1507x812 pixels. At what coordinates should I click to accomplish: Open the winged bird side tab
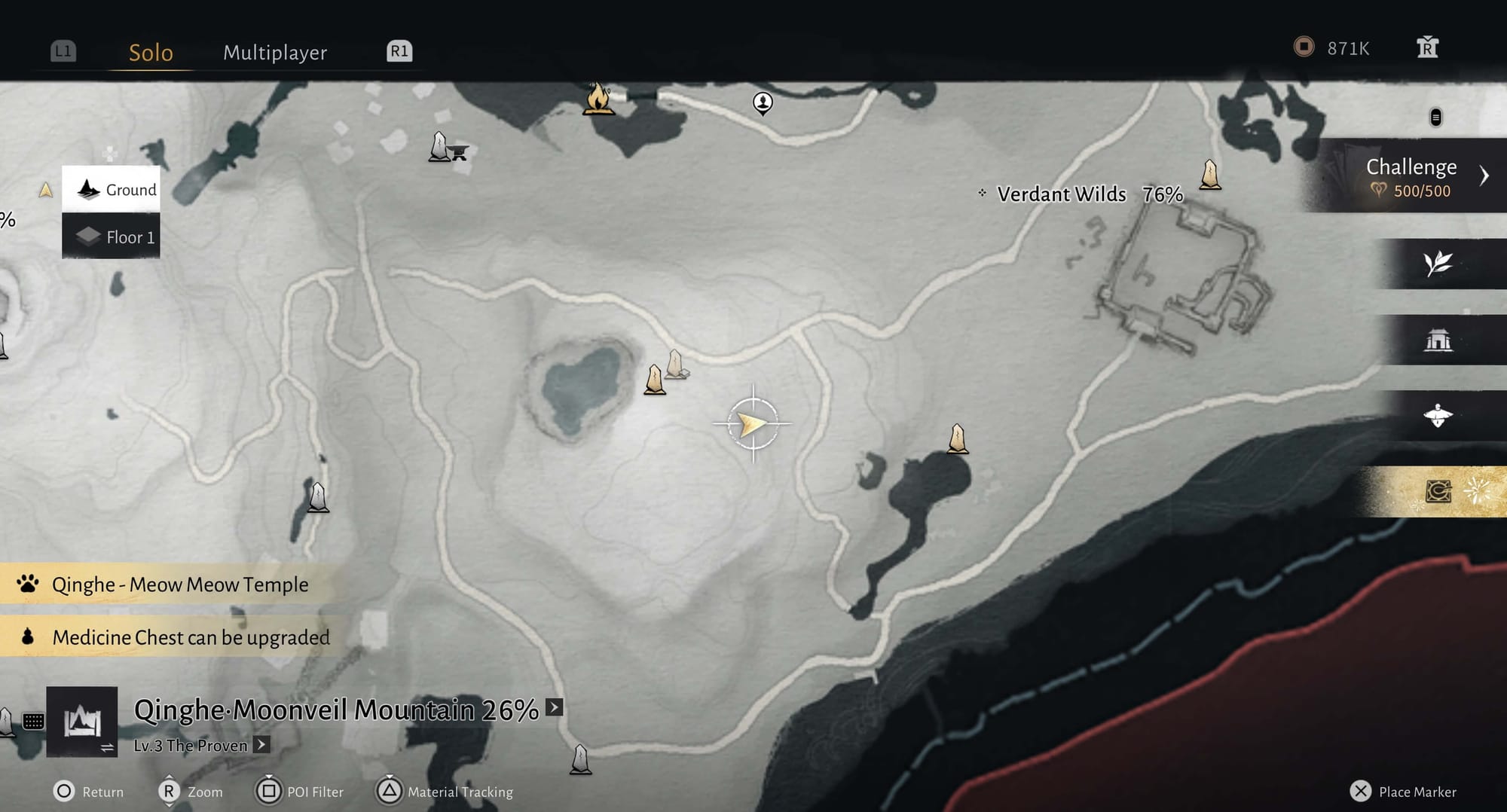pos(1438,415)
